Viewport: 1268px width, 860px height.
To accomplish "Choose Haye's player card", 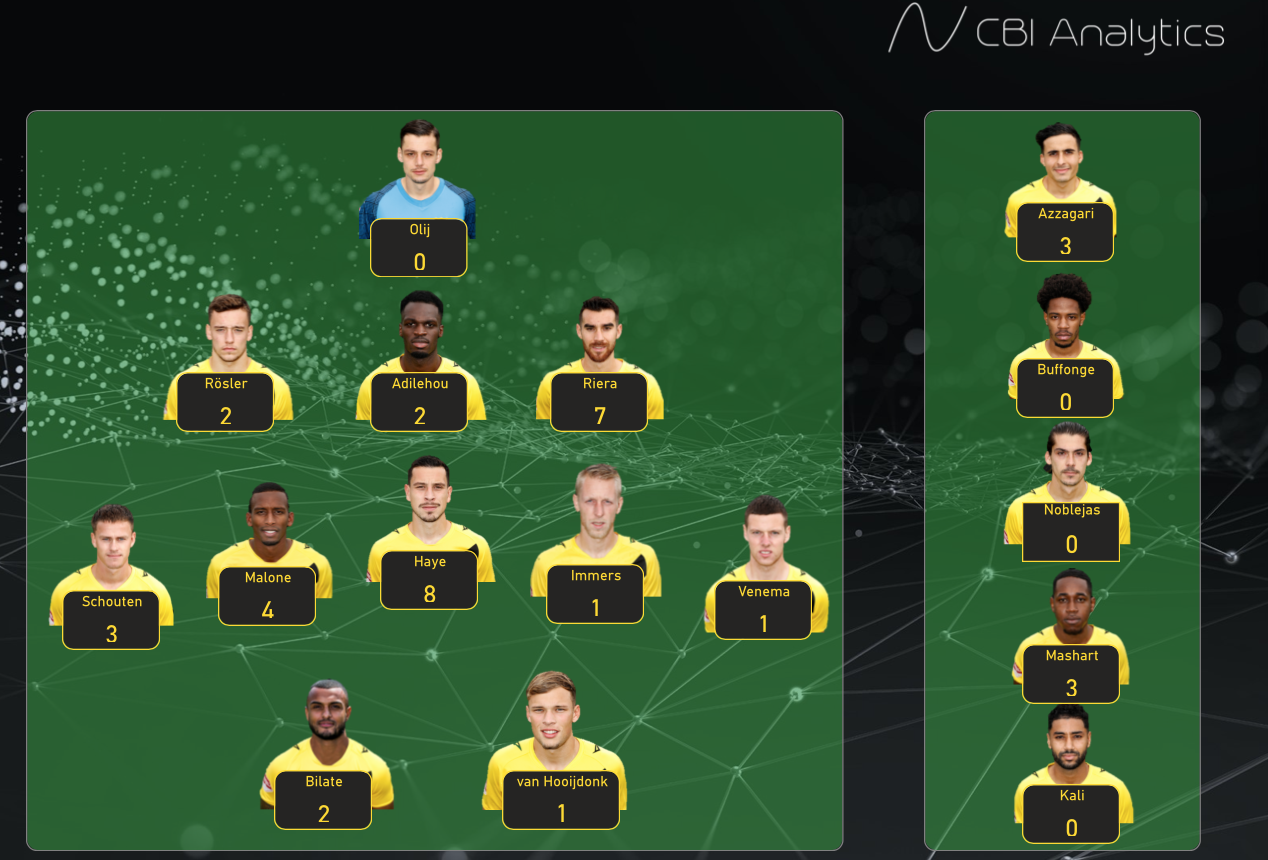I will (x=429, y=579).
